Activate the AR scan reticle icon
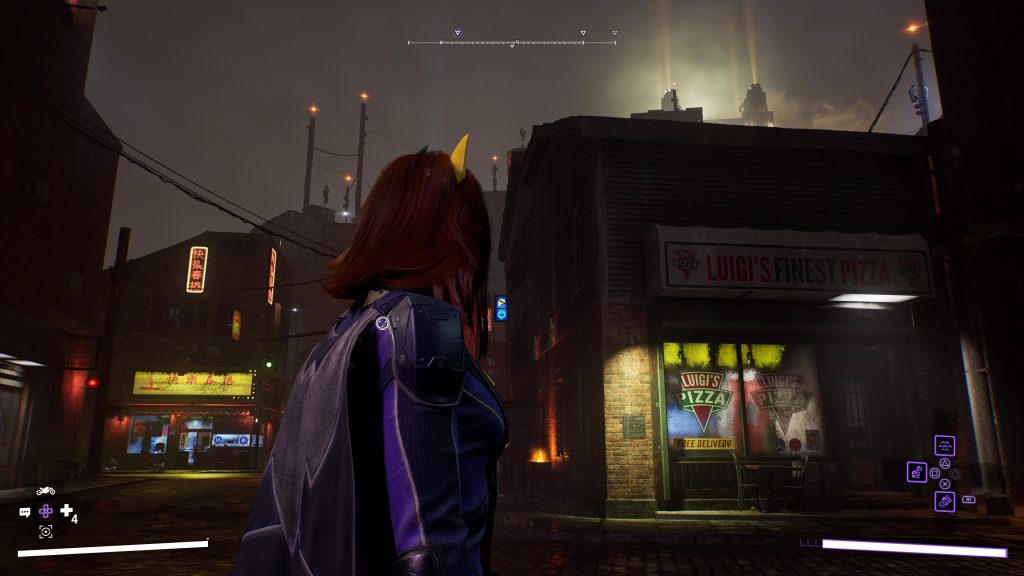This screenshot has height=576, width=1024. (45, 531)
